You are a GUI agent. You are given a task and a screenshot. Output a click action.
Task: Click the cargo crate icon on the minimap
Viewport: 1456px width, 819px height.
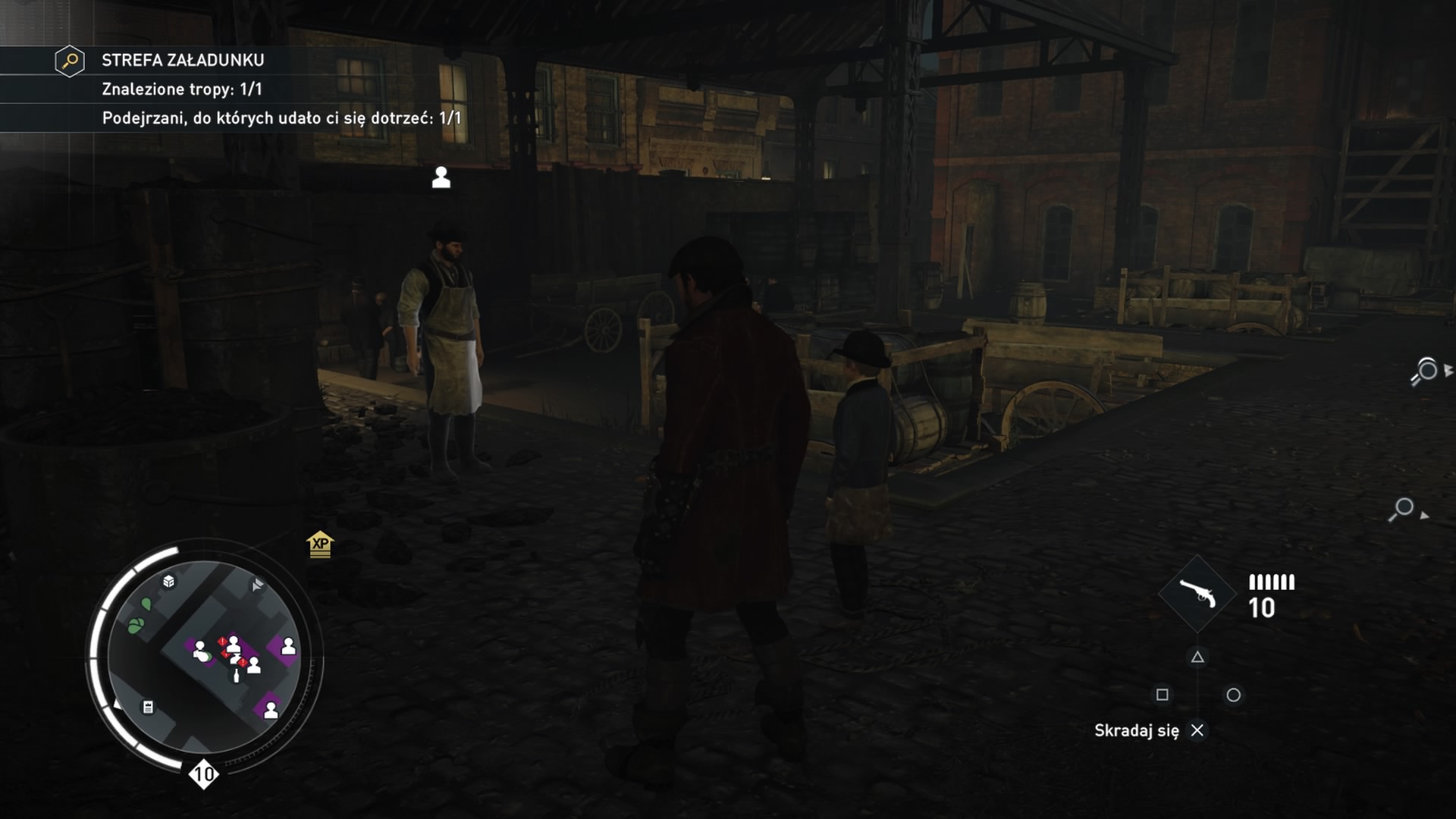click(168, 582)
